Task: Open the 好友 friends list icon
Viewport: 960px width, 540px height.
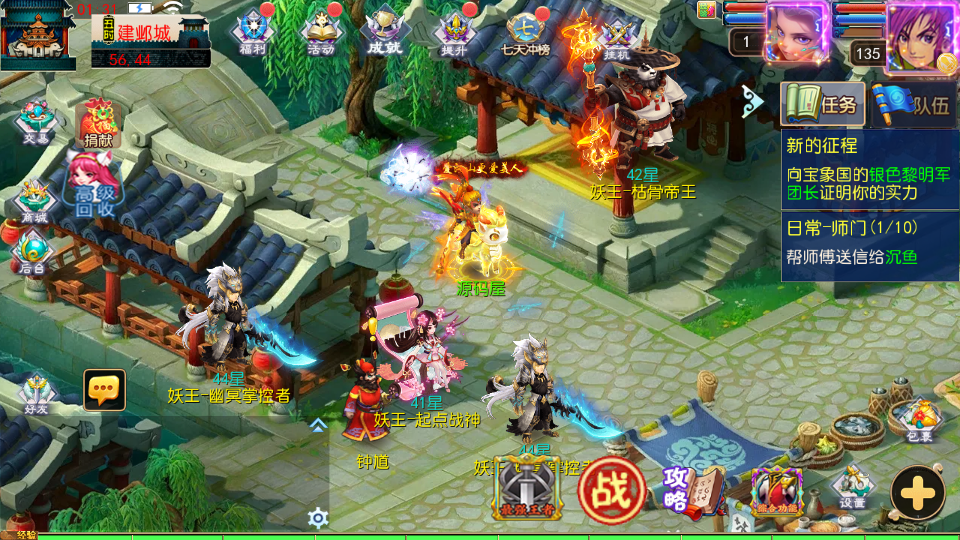Action: click(x=36, y=393)
